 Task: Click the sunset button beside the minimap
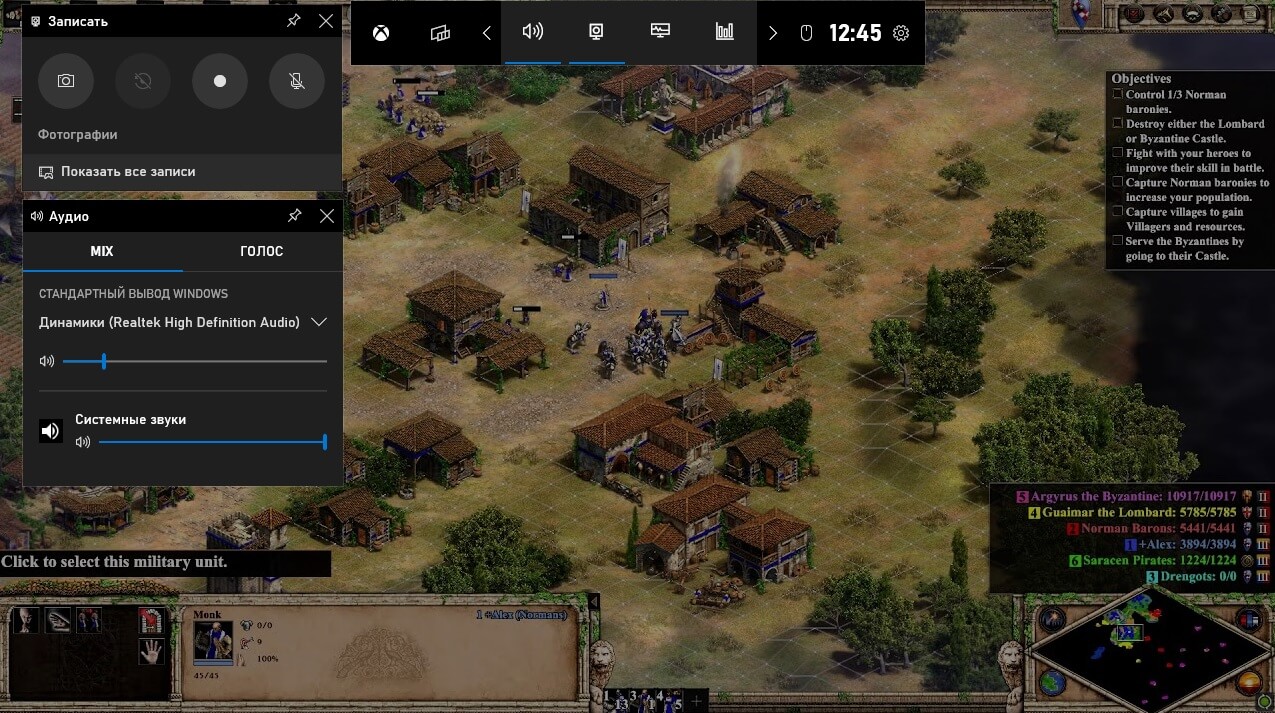tap(1247, 683)
